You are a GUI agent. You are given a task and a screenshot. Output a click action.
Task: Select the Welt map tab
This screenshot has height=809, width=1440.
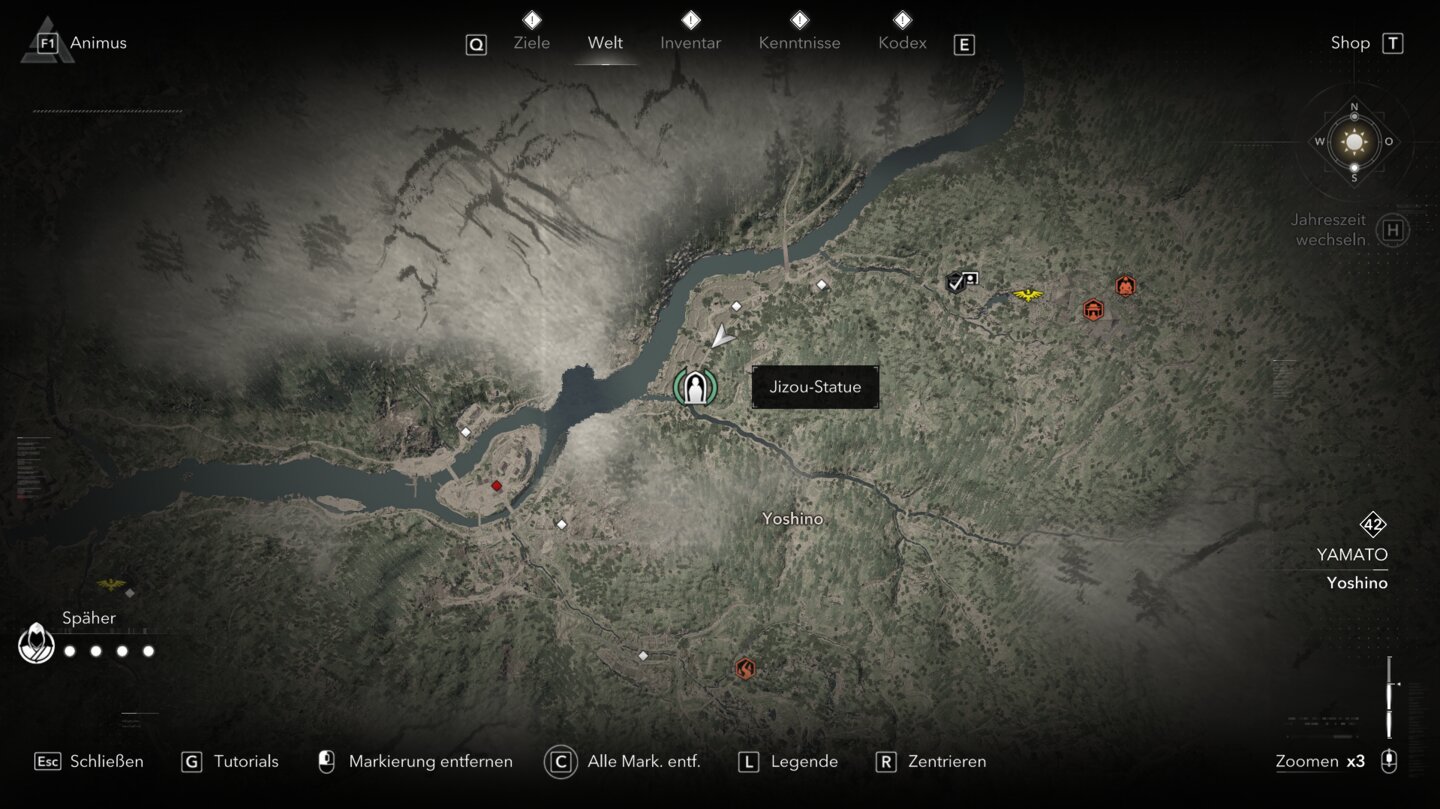click(605, 43)
